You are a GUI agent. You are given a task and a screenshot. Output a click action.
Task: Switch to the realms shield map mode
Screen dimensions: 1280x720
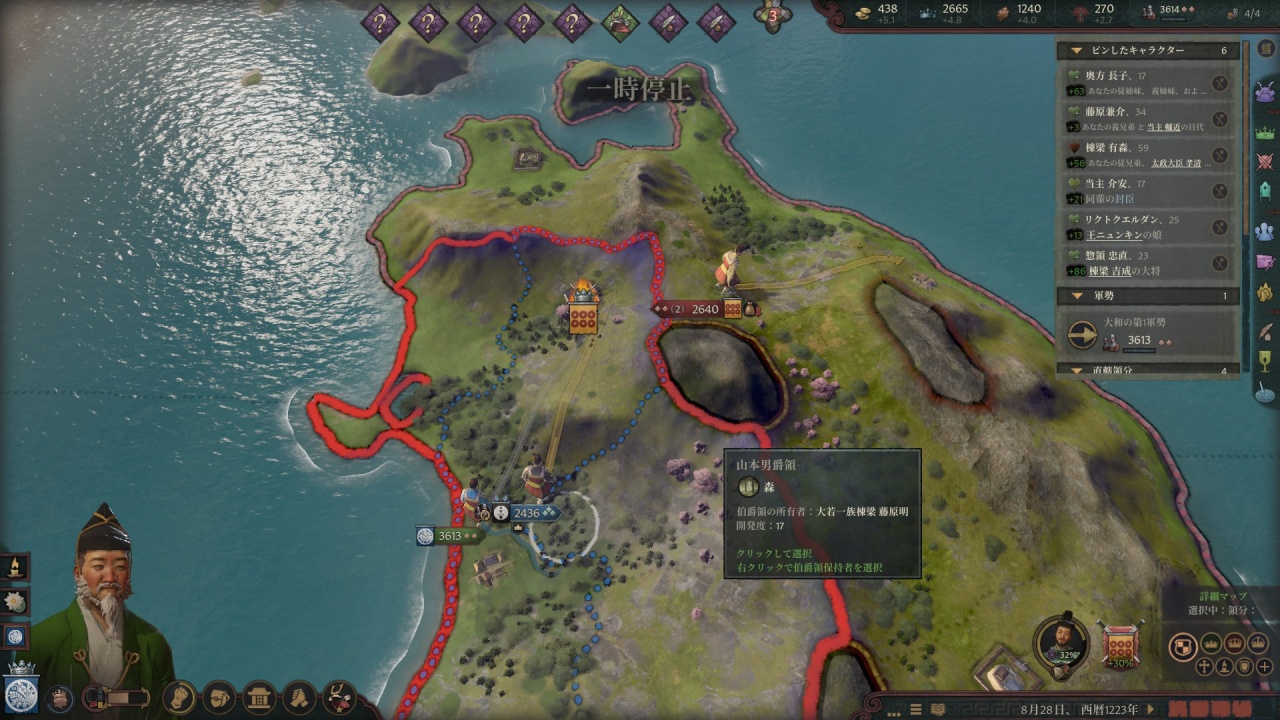[1183, 646]
